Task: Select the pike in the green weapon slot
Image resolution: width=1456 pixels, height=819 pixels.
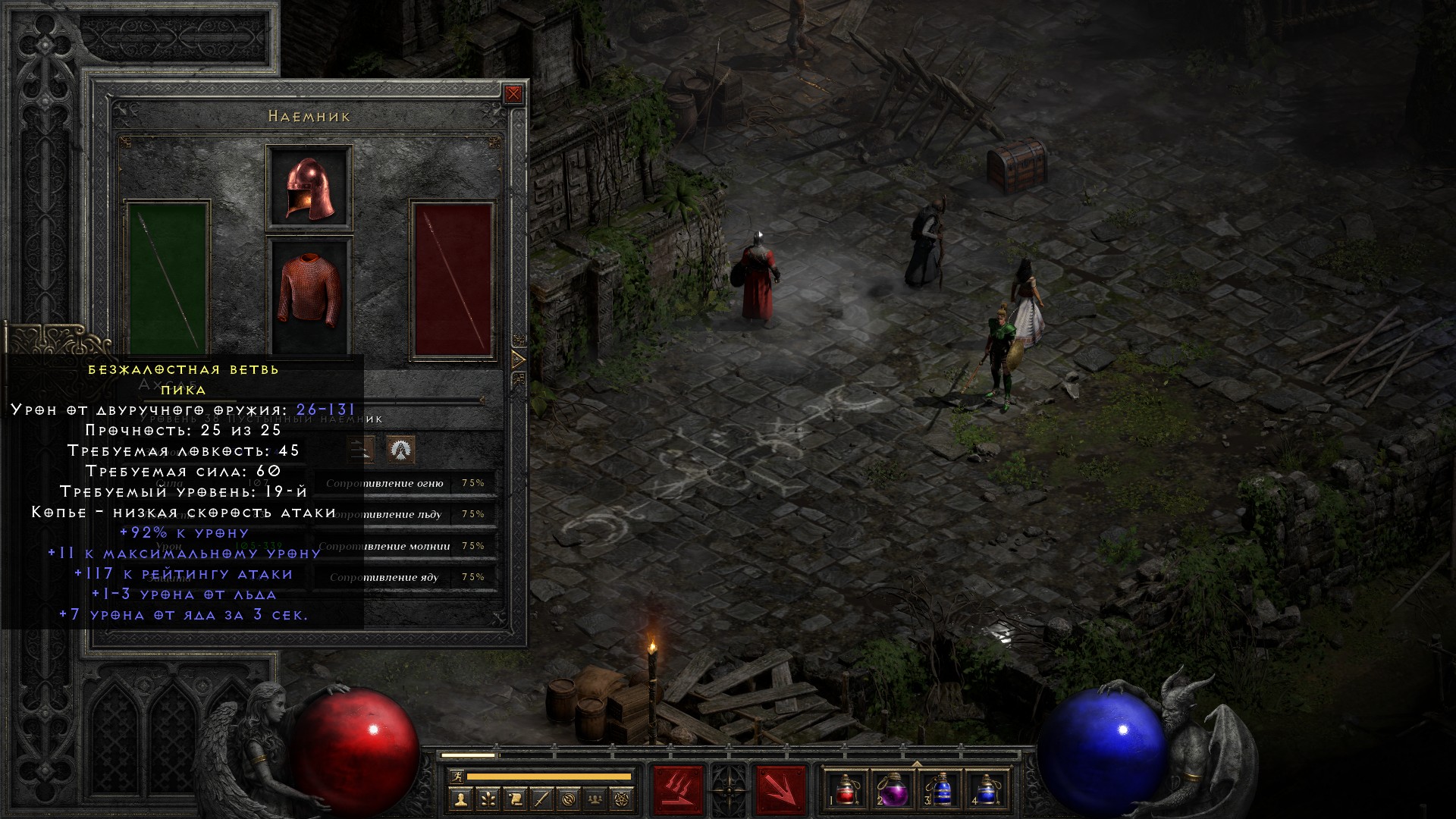Action: (x=168, y=277)
